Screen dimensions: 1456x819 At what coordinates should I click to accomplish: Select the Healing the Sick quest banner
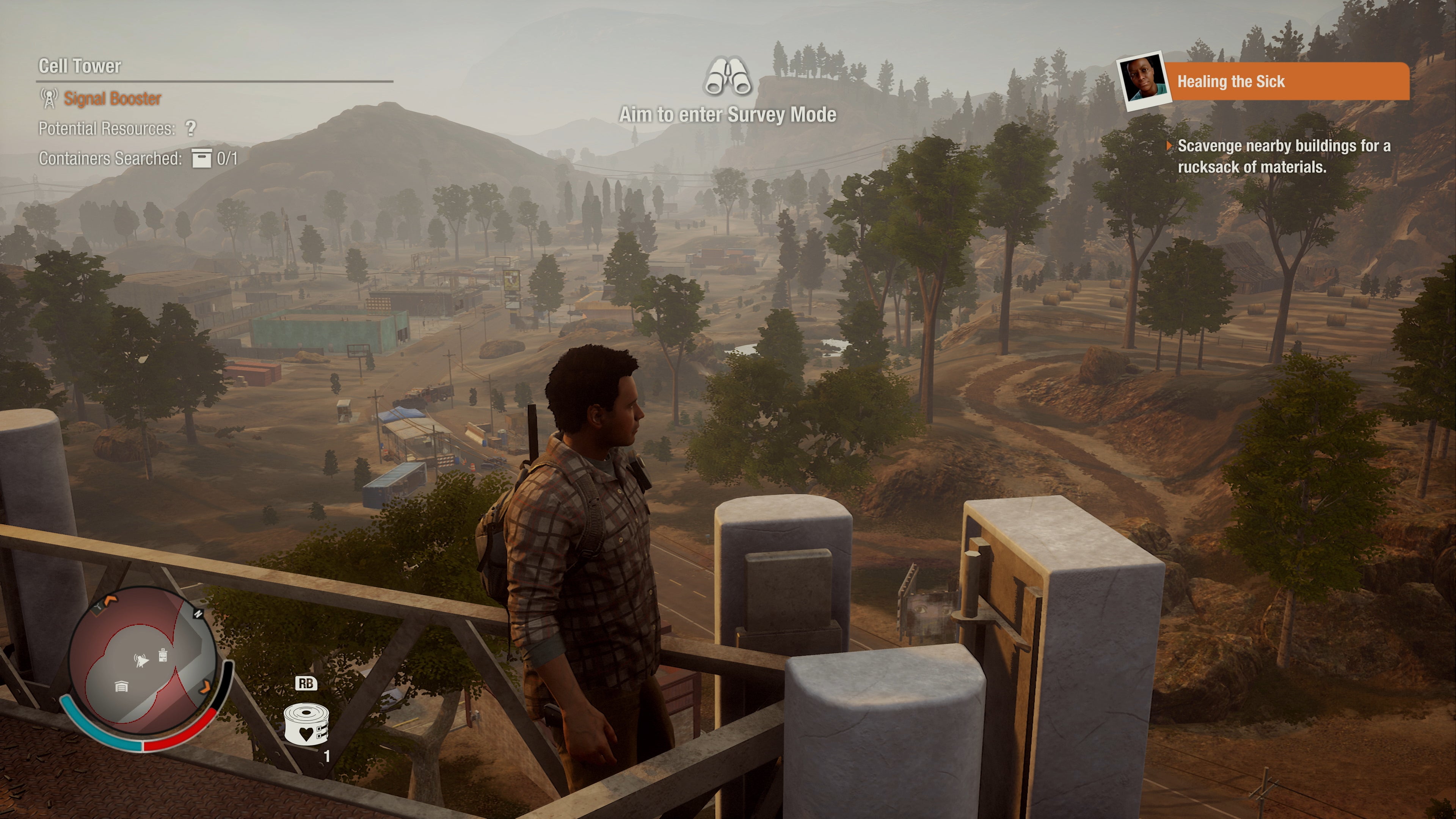point(1289,82)
